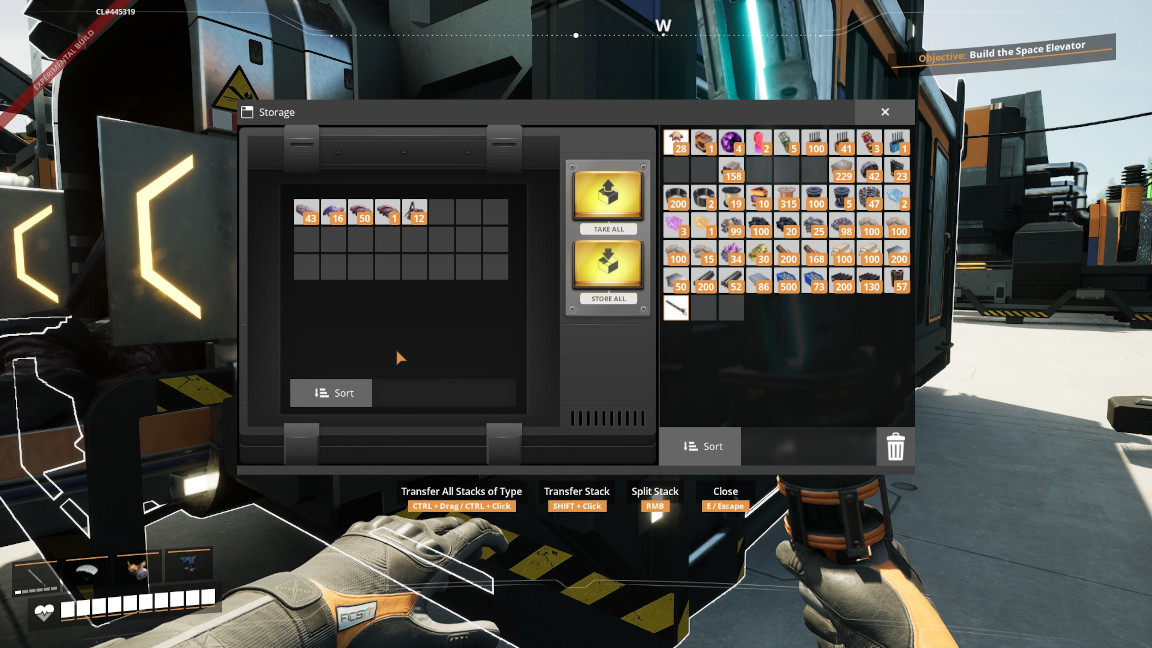Sort the storage container contents
Screen dimensions: 1152x648
pos(331,393)
